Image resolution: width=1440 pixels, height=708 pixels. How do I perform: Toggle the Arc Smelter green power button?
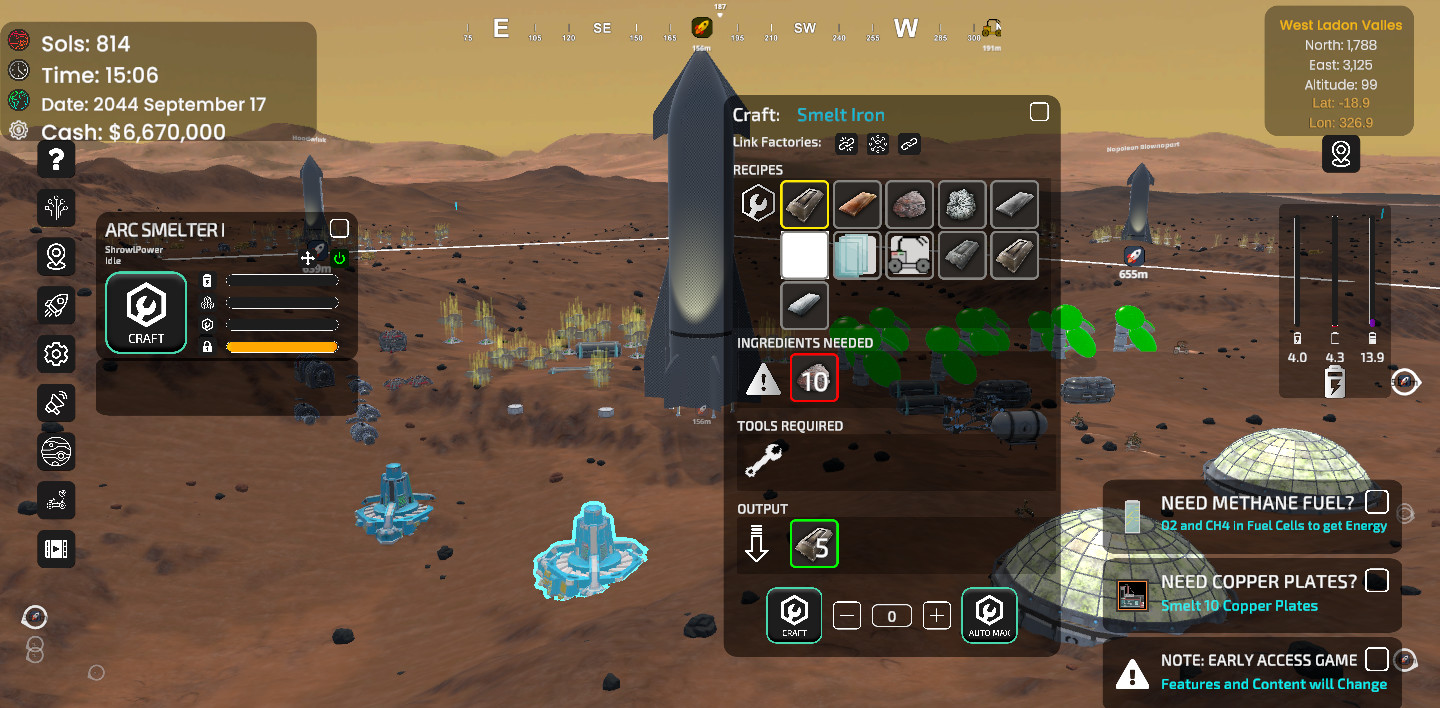(339, 258)
